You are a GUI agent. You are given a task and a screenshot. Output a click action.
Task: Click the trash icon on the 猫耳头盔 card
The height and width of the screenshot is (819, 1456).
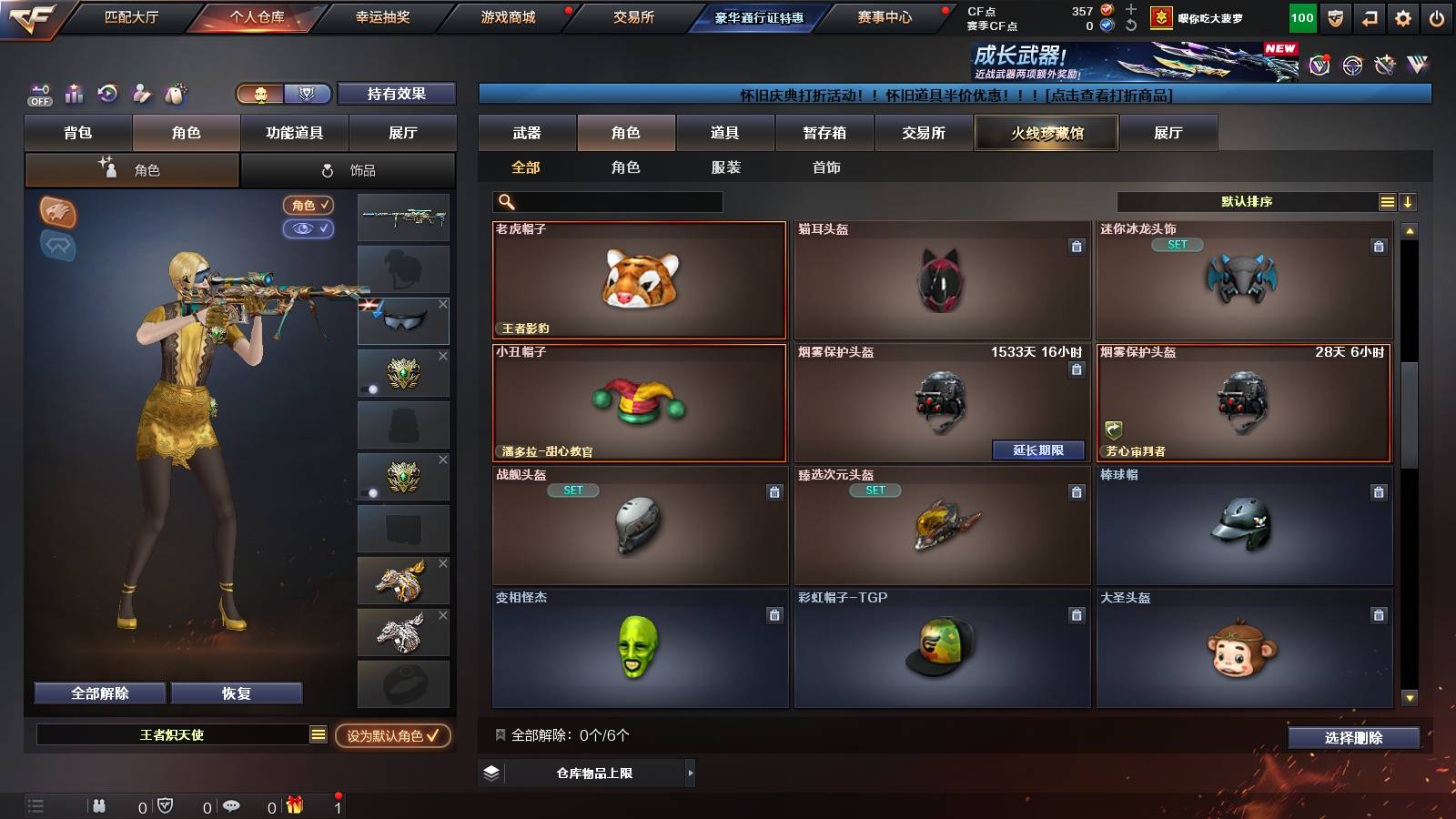click(x=1076, y=245)
